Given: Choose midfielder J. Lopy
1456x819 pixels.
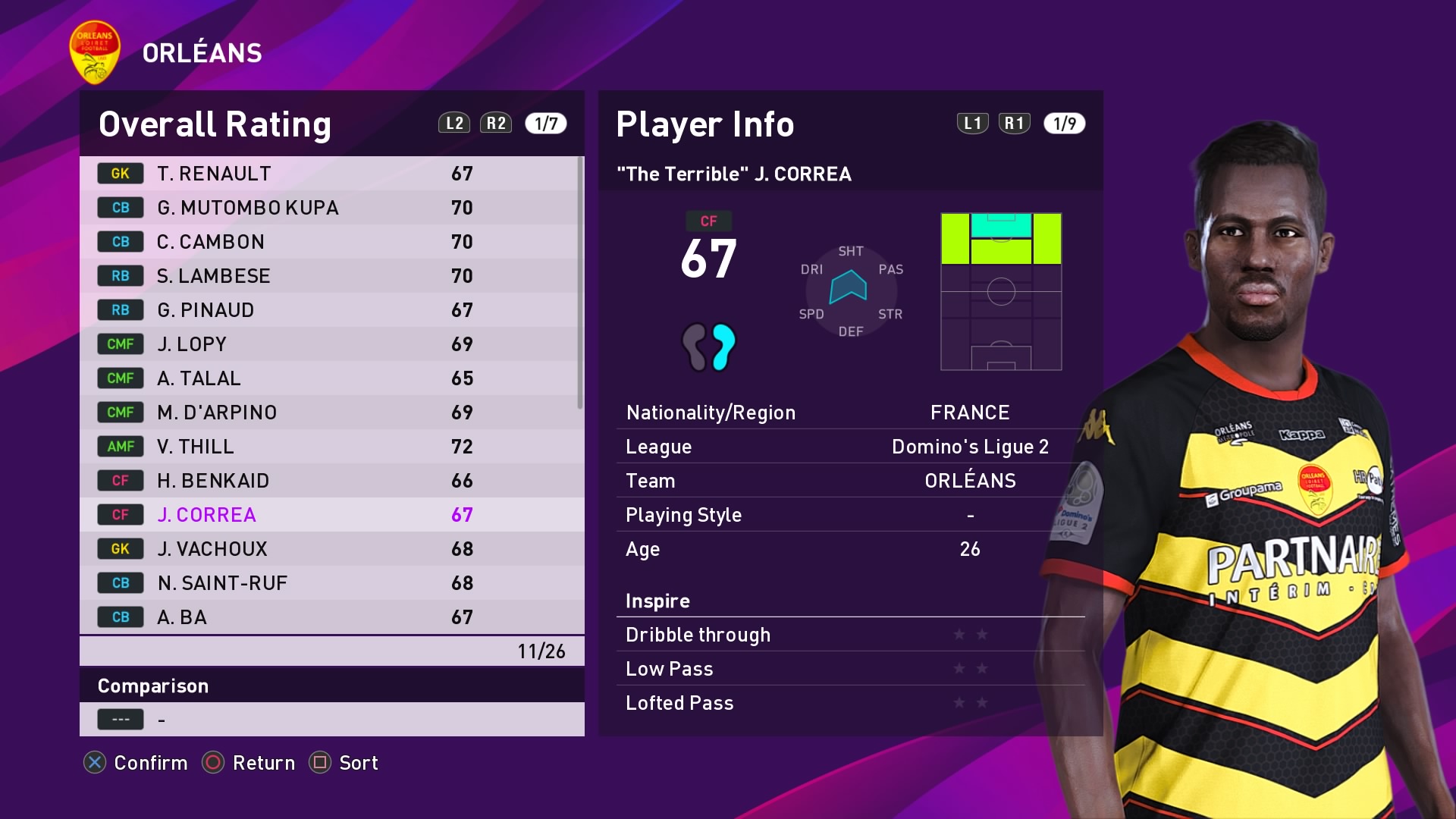Looking at the screenshot, I should click(331, 344).
